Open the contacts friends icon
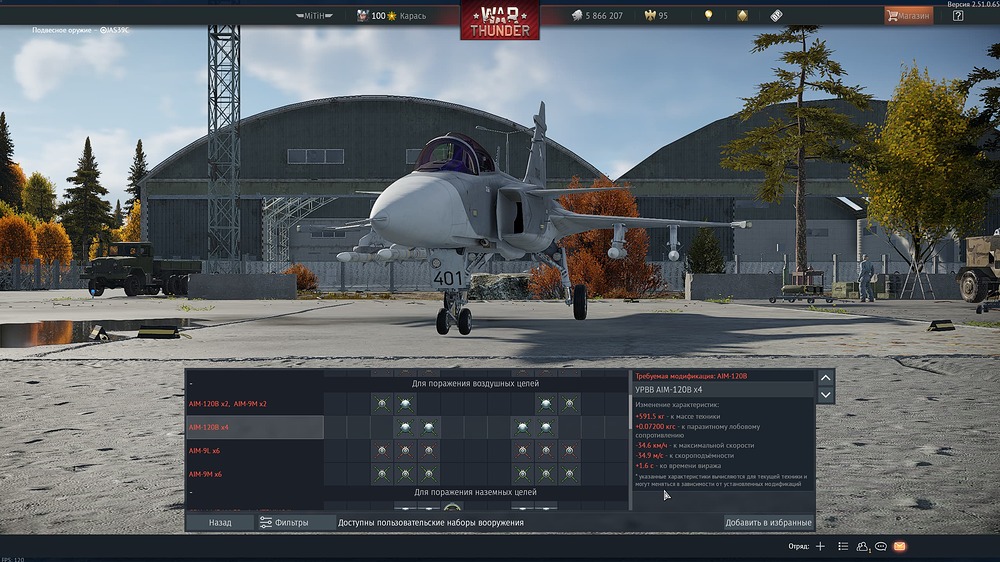This screenshot has width=1000, height=562. tap(862, 546)
